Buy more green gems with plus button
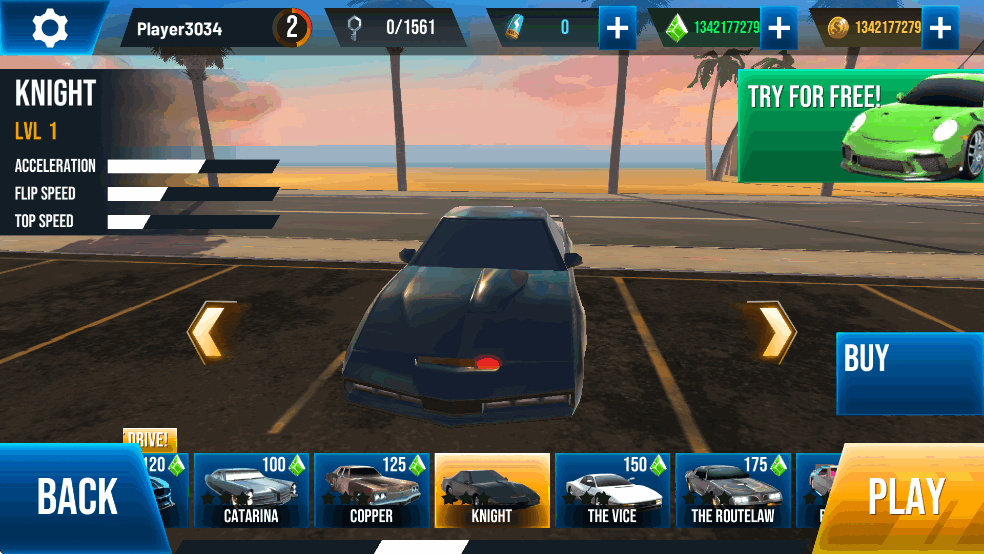Image resolution: width=984 pixels, height=554 pixels. pyautogui.click(x=779, y=28)
